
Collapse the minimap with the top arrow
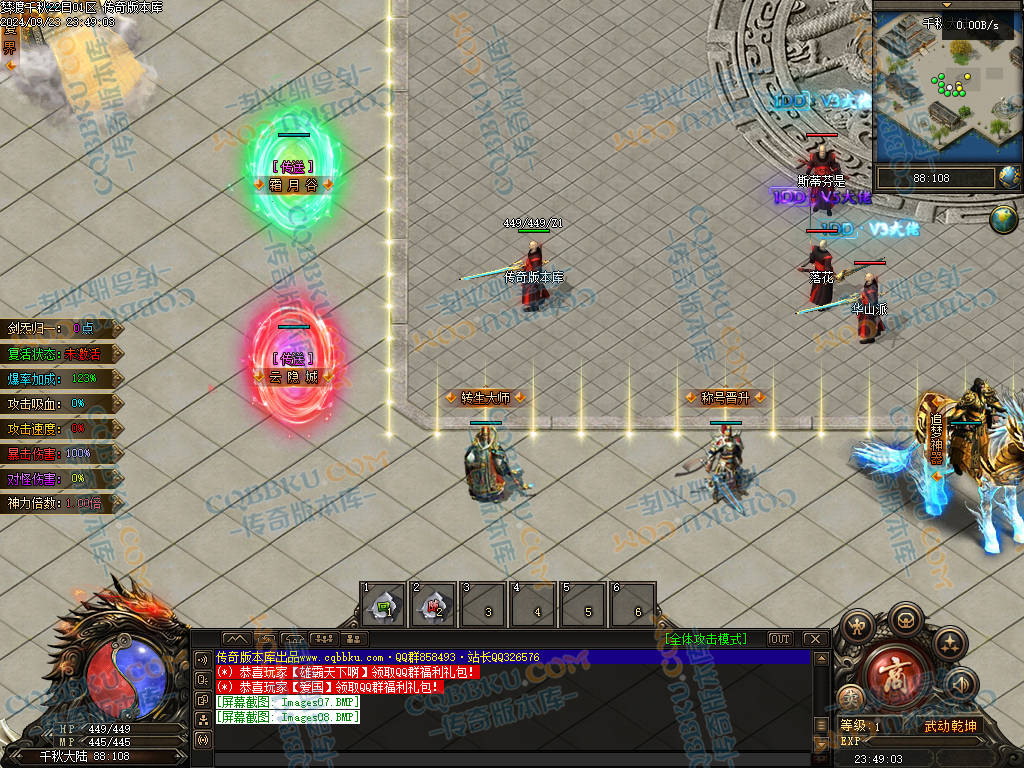947,5
